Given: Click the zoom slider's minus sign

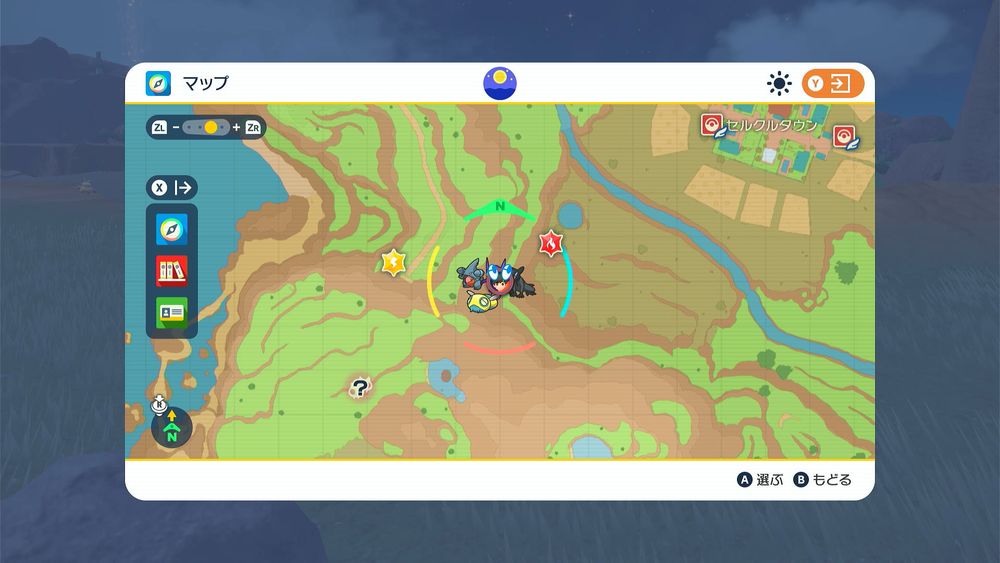Looking at the screenshot, I should (x=175, y=128).
